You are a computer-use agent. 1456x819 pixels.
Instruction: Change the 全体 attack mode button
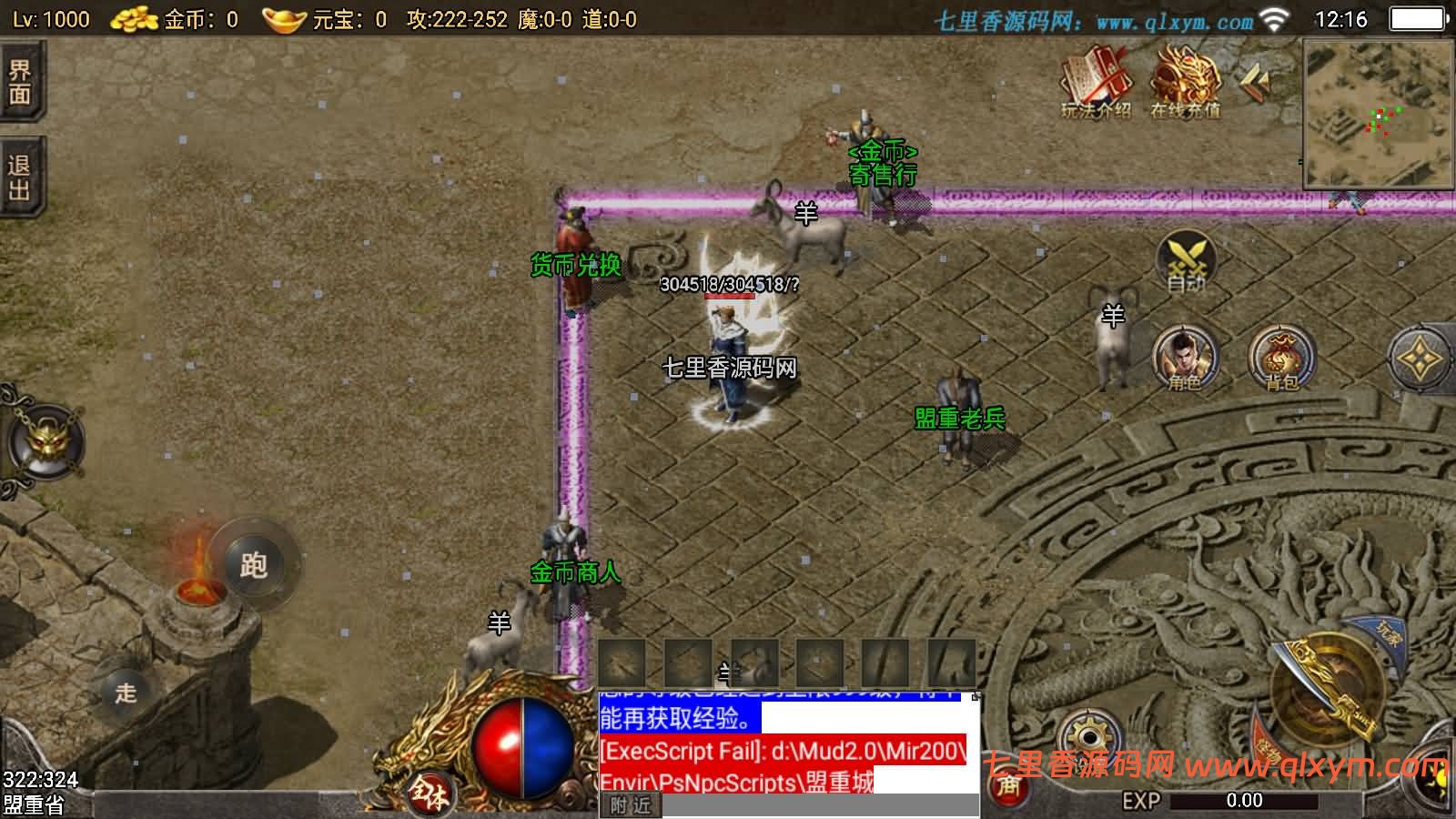pos(428,794)
